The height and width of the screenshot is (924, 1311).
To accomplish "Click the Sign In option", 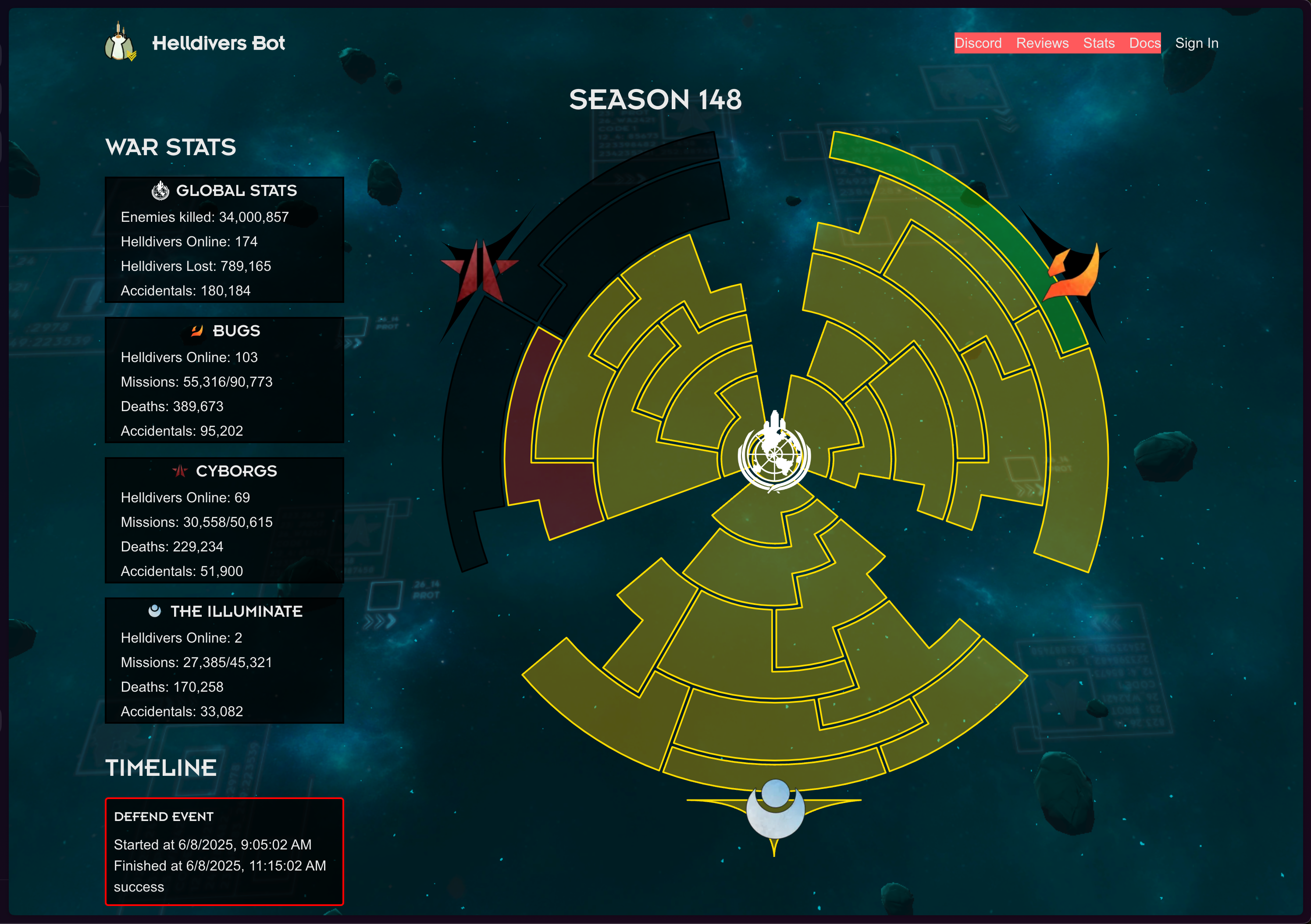I will pyautogui.click(x=1197, y=43).
